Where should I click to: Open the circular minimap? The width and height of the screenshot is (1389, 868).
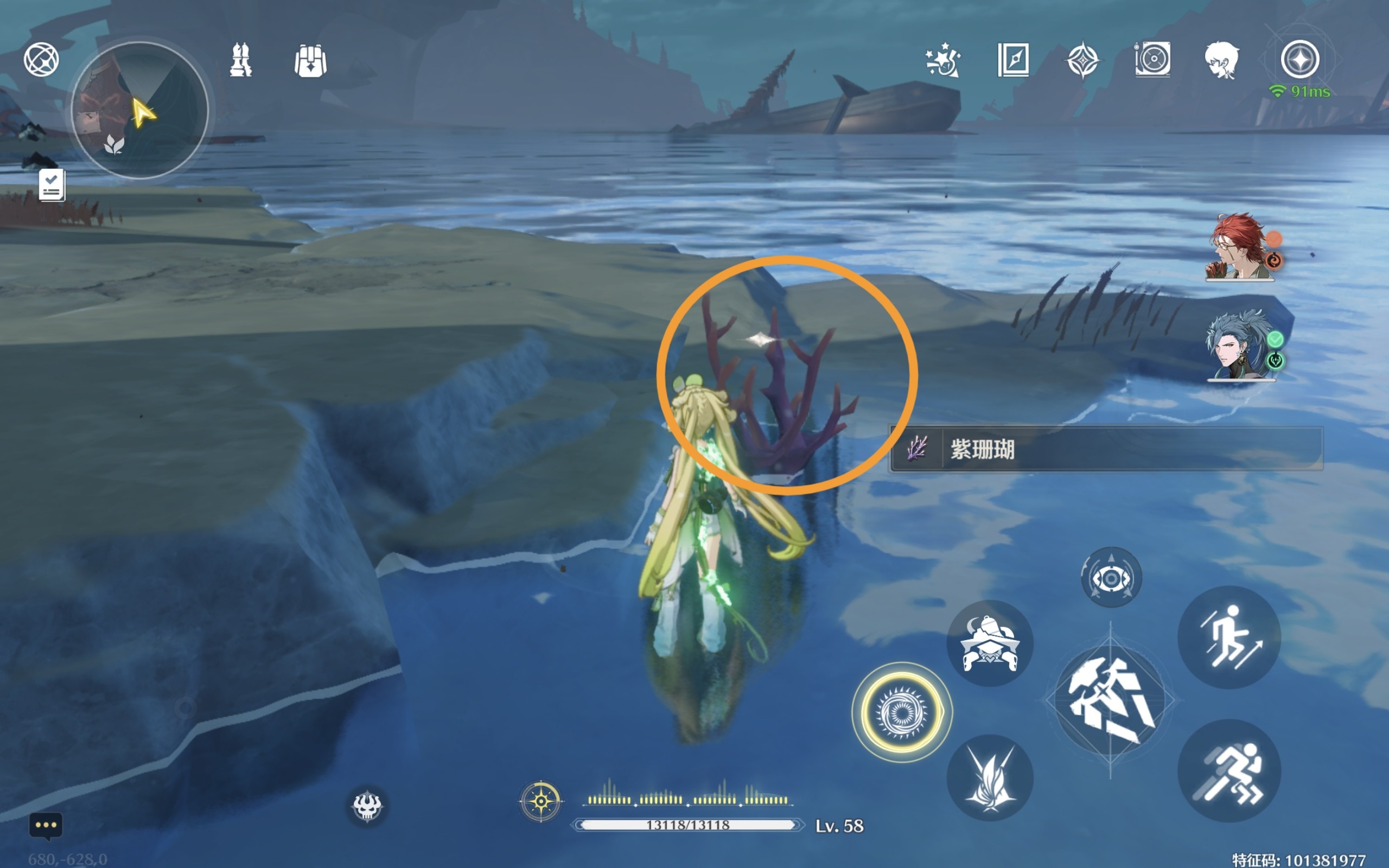point(139,110)
